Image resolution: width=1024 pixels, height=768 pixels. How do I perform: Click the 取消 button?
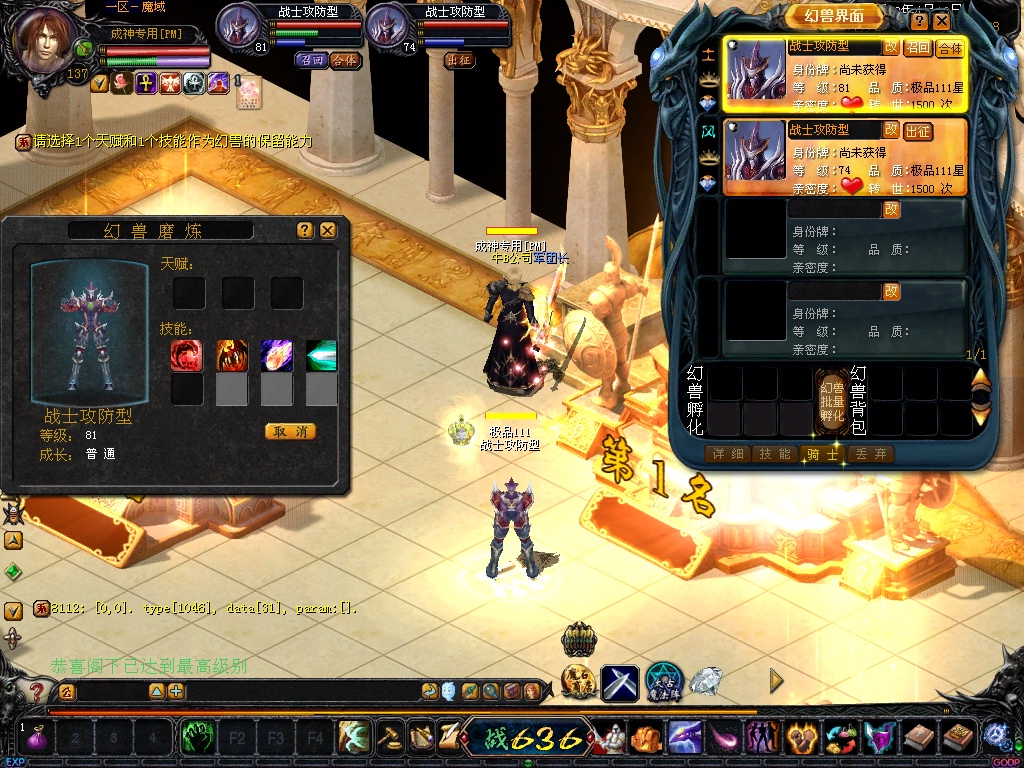290,431
